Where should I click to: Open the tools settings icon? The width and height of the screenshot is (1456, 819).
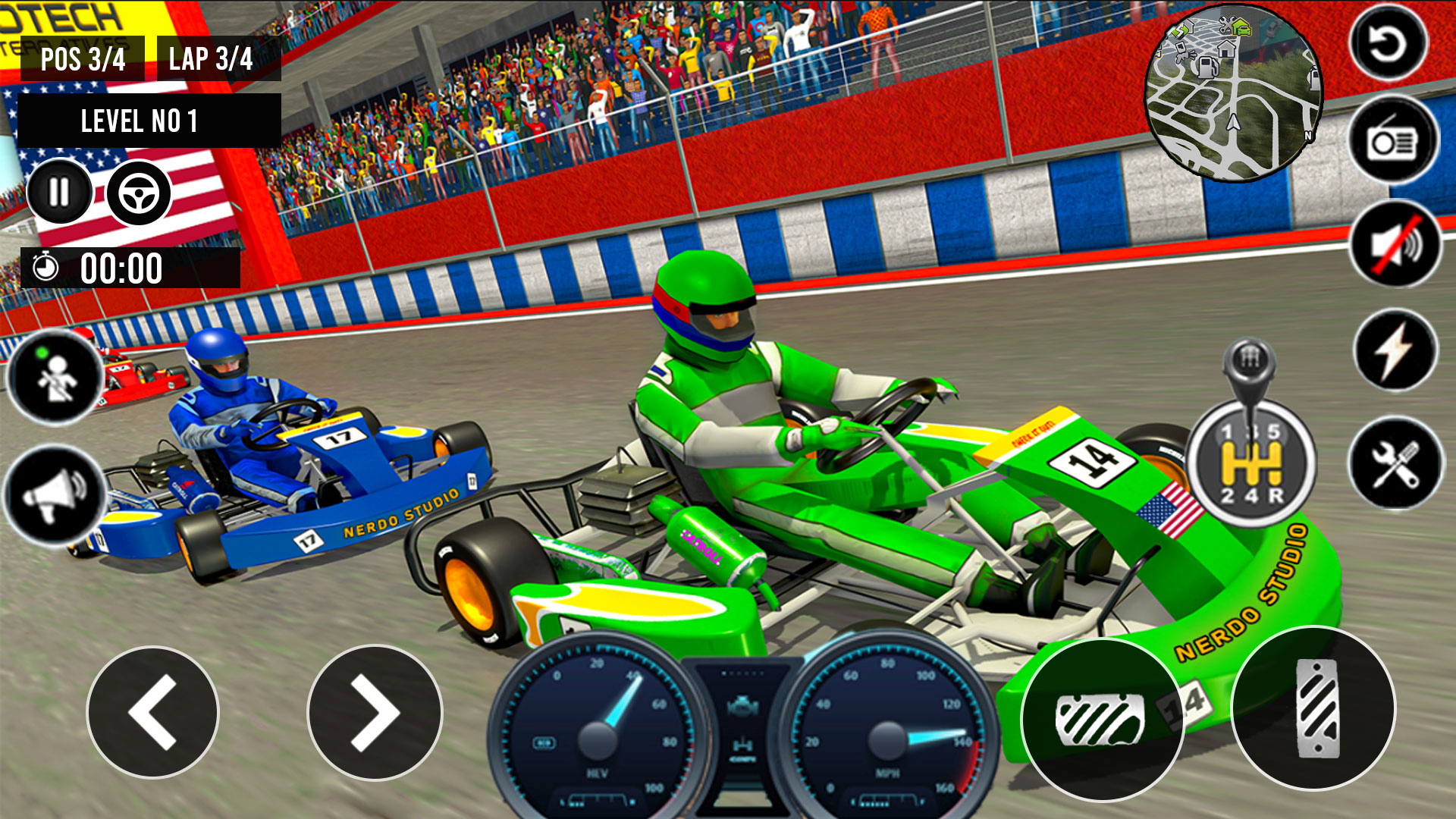click(x=1392, y=455)
